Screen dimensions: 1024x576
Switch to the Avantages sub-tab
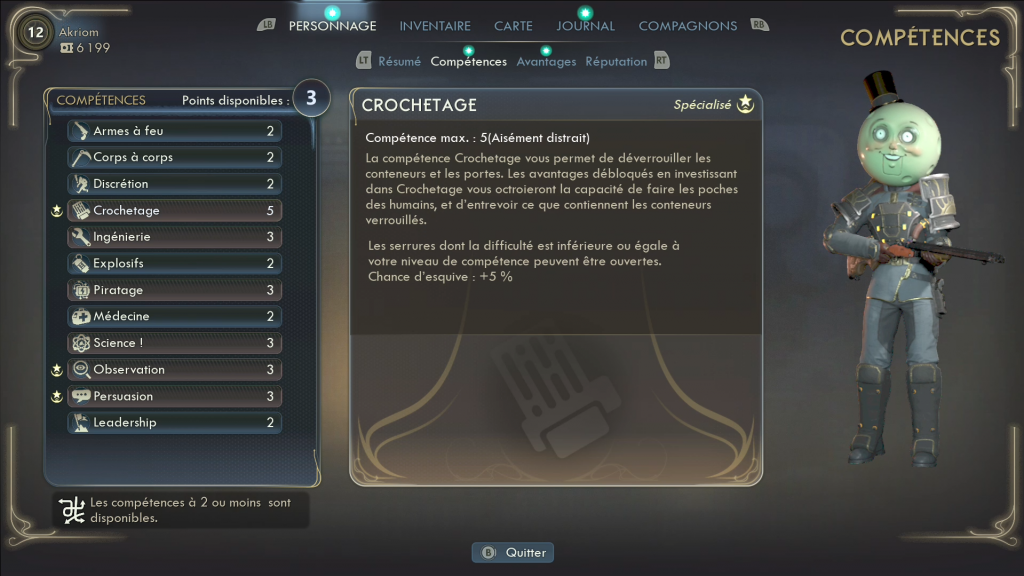(x=546, y=62)
